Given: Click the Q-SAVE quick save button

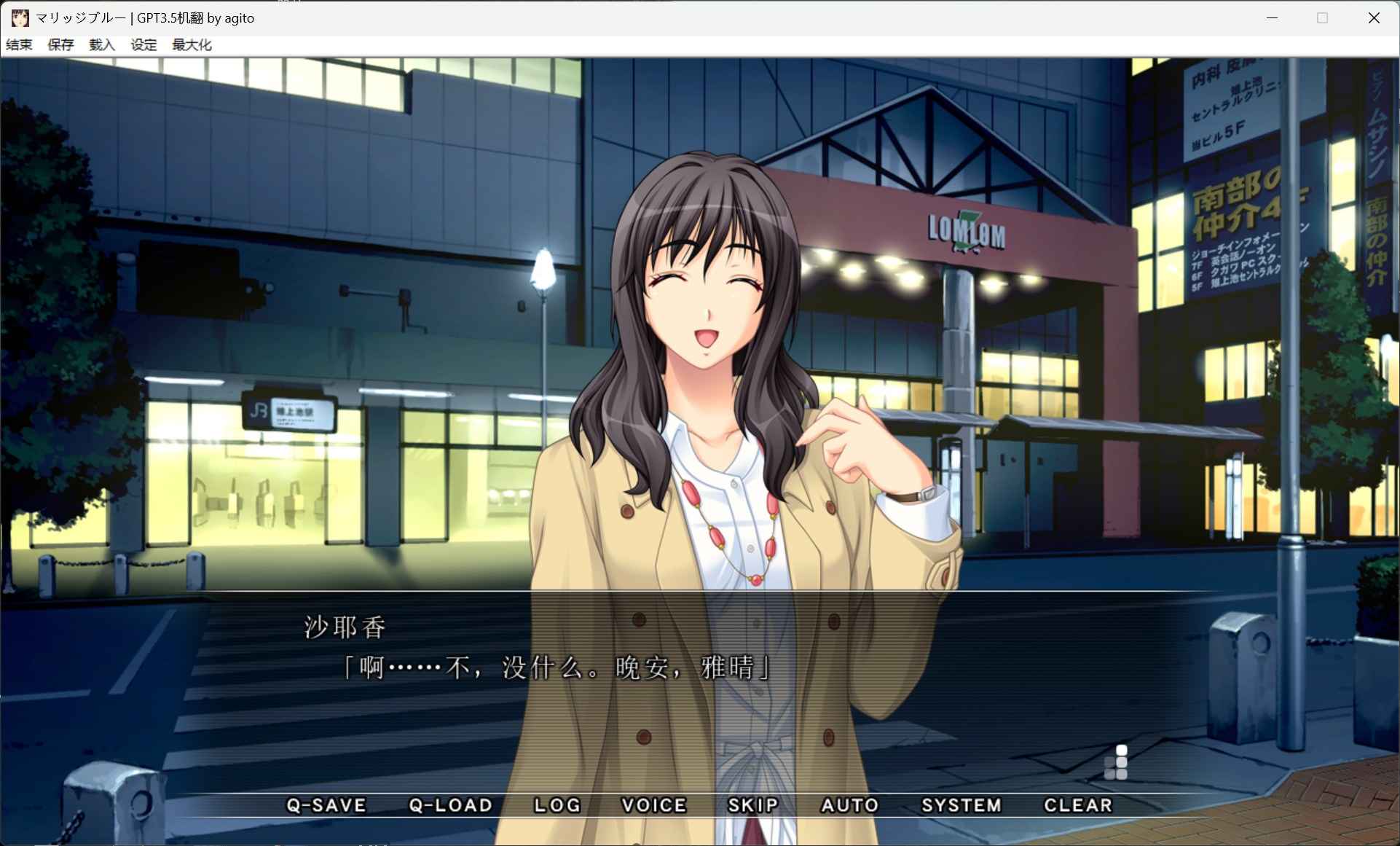Looking at the screenshot, I should 326,805.
